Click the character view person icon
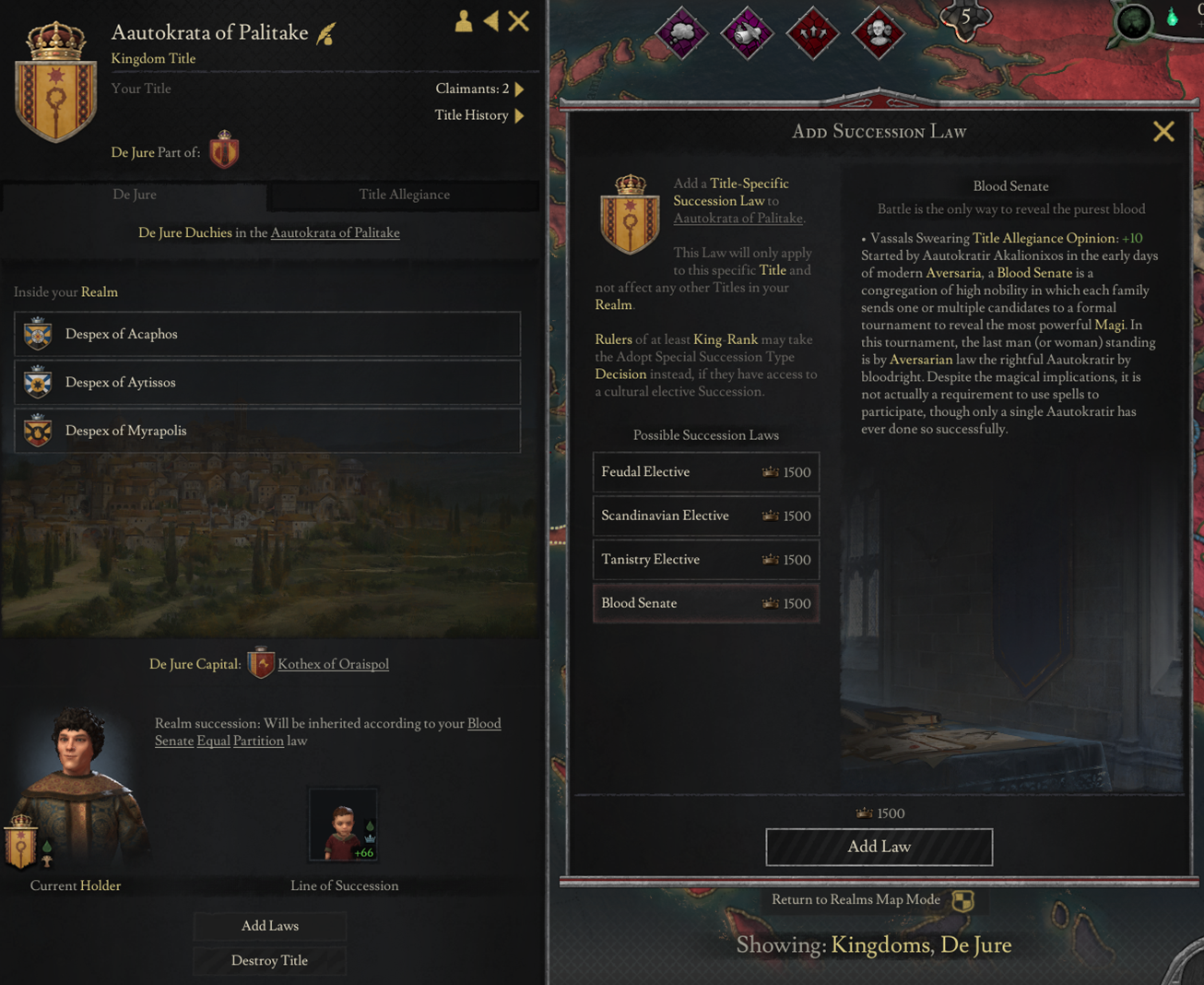 pyautogui.click(x=463, y=22)
